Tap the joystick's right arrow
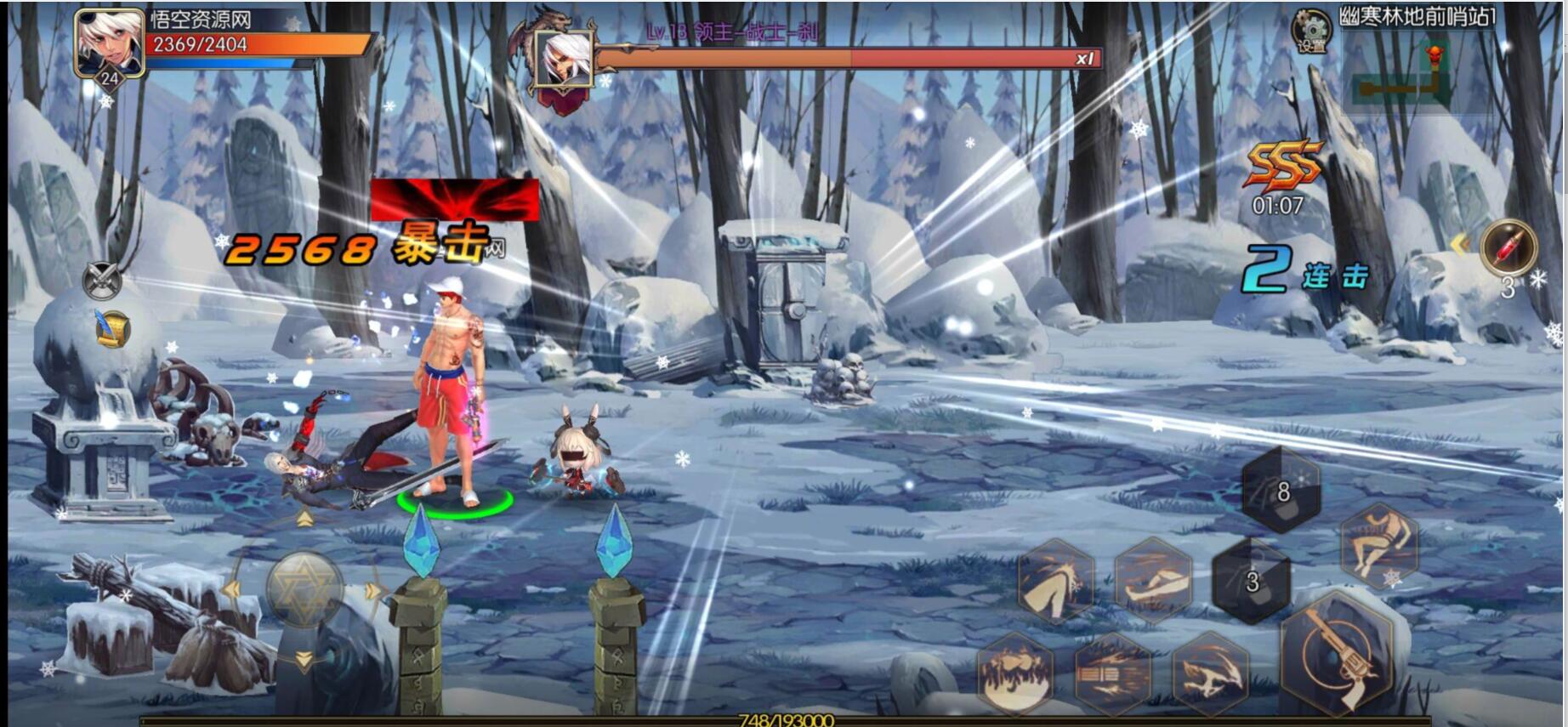1568x727 pixels. pos(372,591)
